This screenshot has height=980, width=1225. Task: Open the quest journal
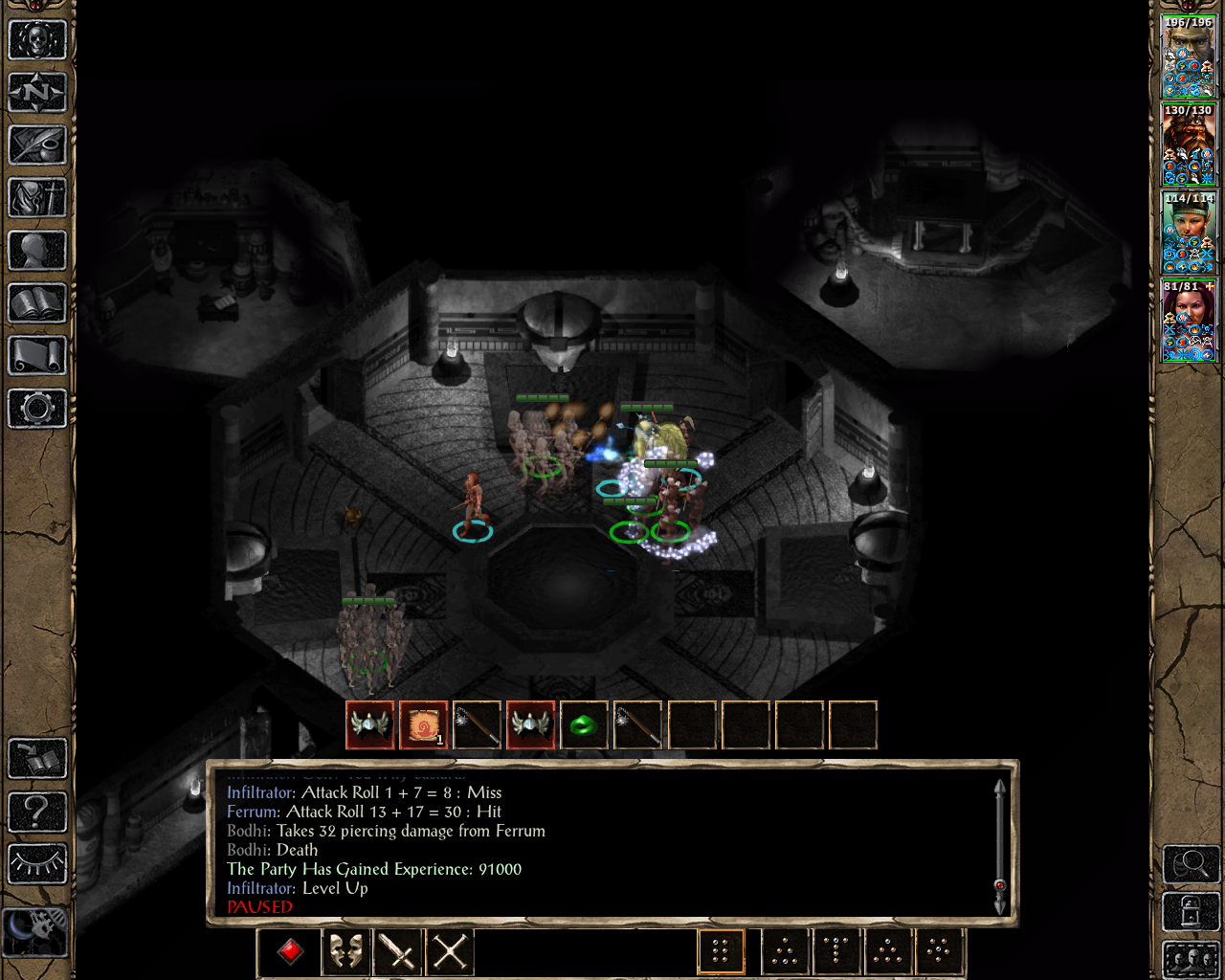point(36,145)
